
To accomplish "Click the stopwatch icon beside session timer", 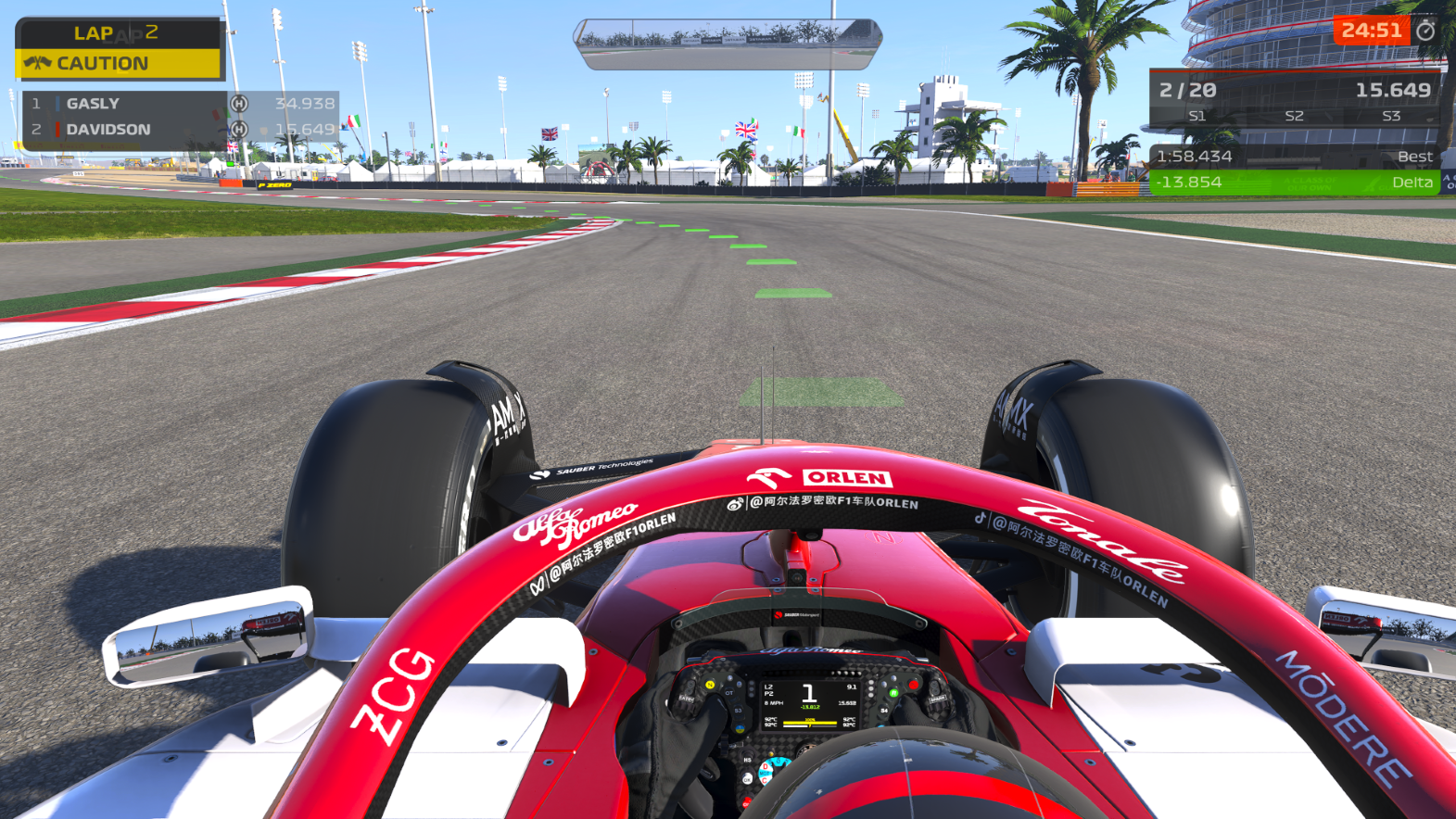I will point(1425,31).
